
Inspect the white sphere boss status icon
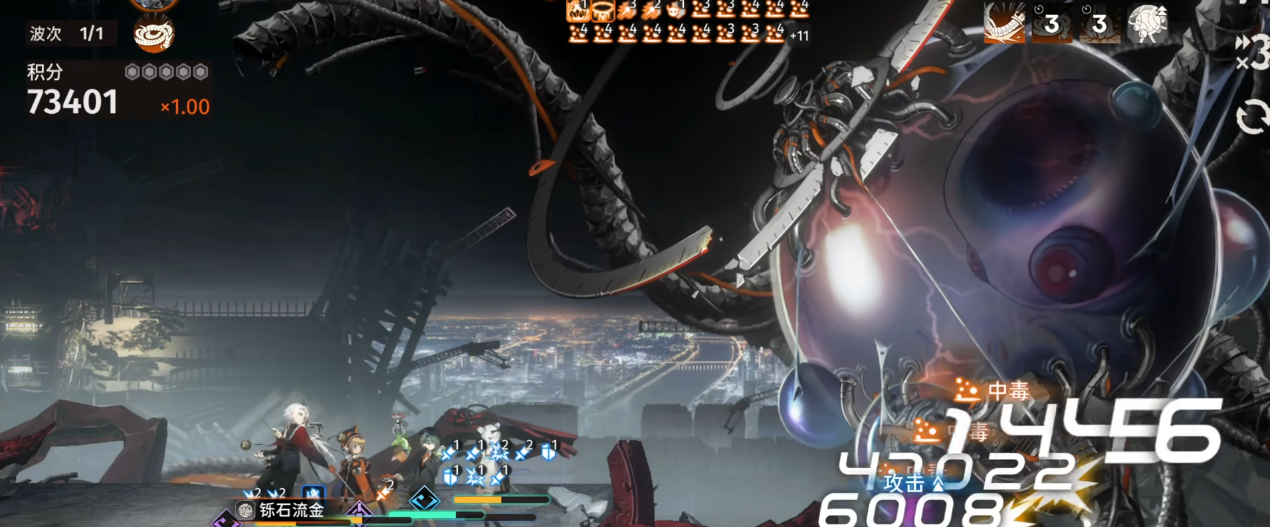click(x=1147, y=24)
